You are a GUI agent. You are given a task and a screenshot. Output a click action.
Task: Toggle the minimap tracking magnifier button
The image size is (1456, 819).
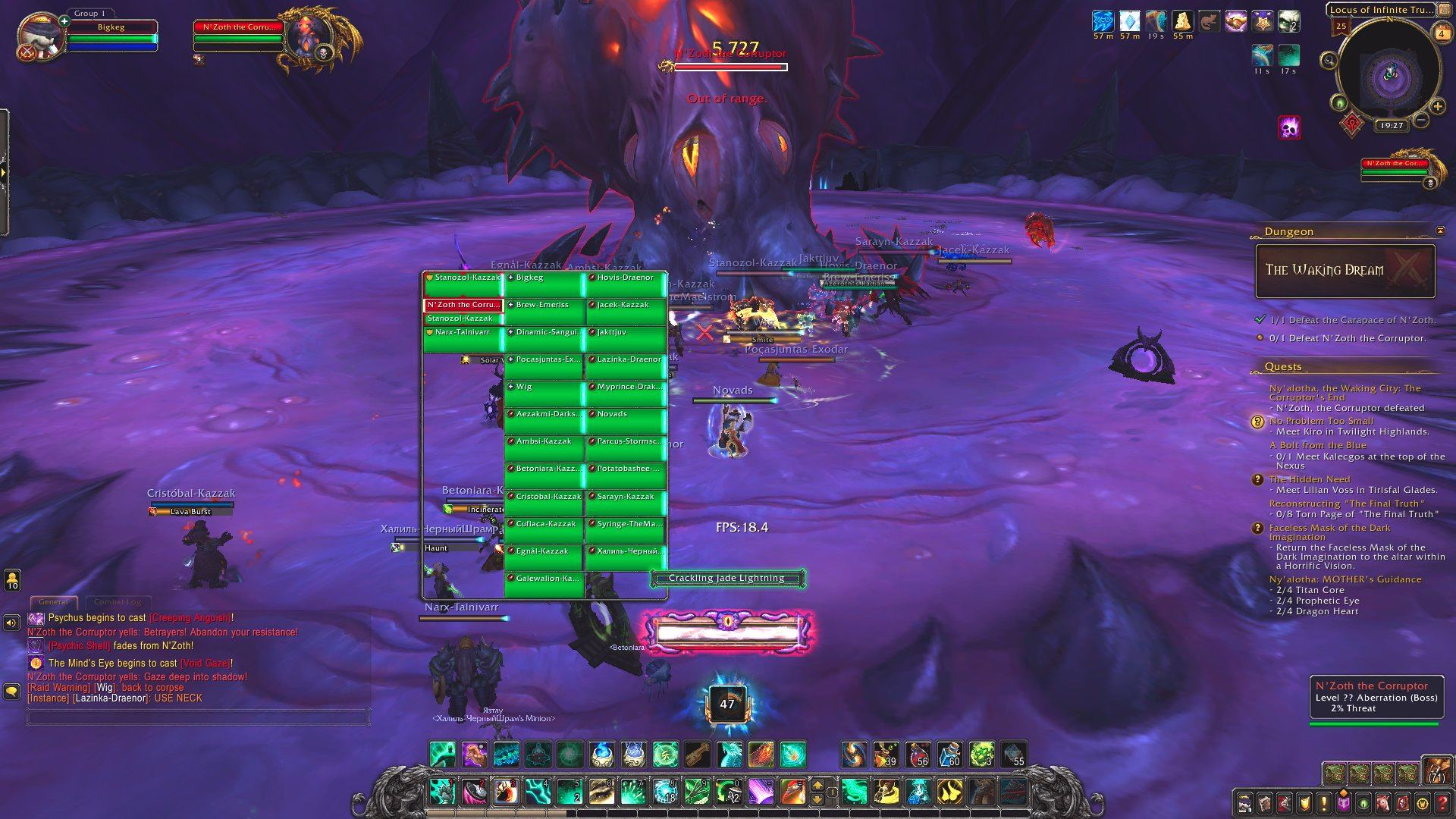(1329, 61)
